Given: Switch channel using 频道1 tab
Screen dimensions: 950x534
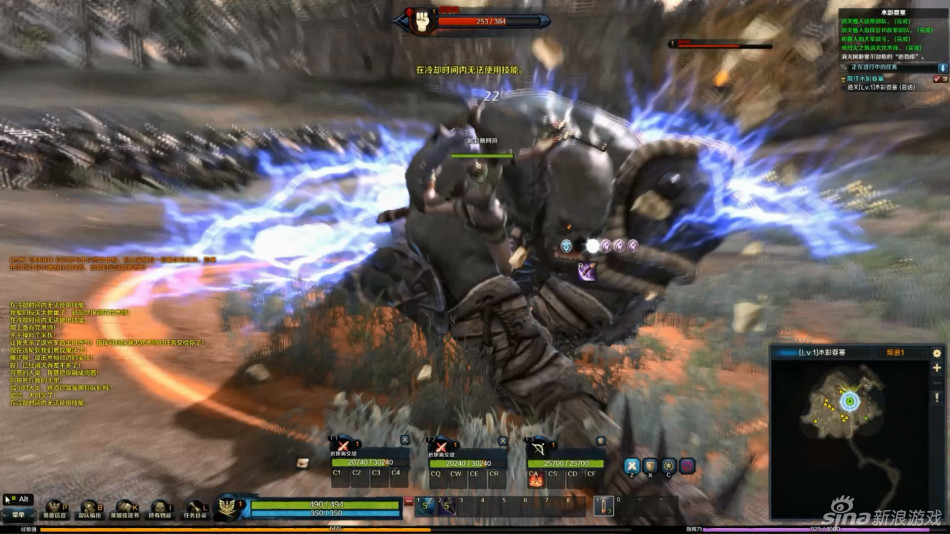Looking at the screenshot, I should 896,353.
